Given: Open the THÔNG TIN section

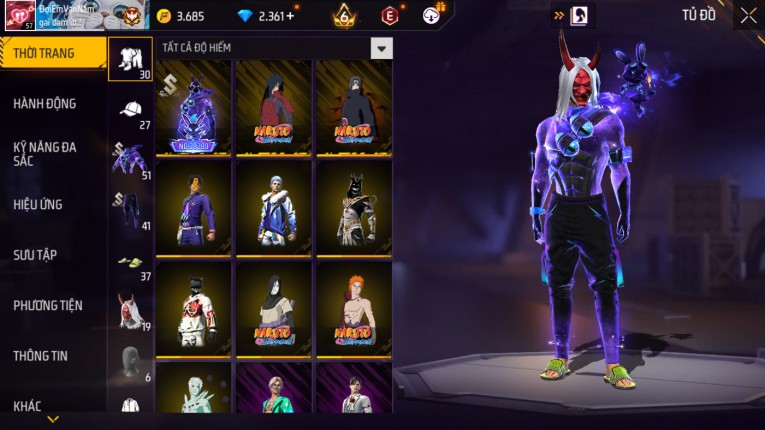Looking at the screenshot, I should tap(41, 355).
